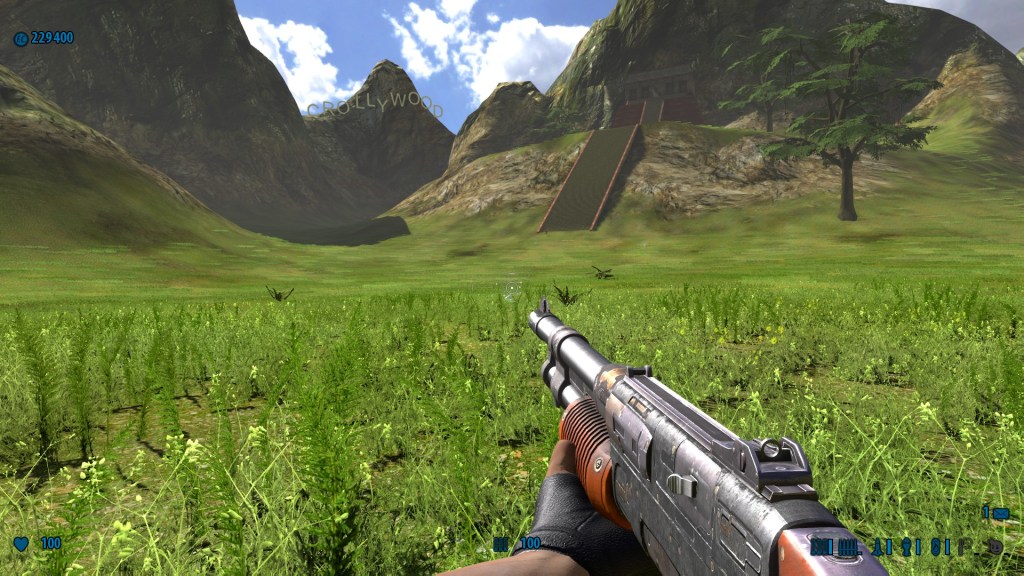Image resolution: width=1024 pixels, height=576 pixels.
Task: Click the shotgun shells ammo icon
Action: coord(821,547)
